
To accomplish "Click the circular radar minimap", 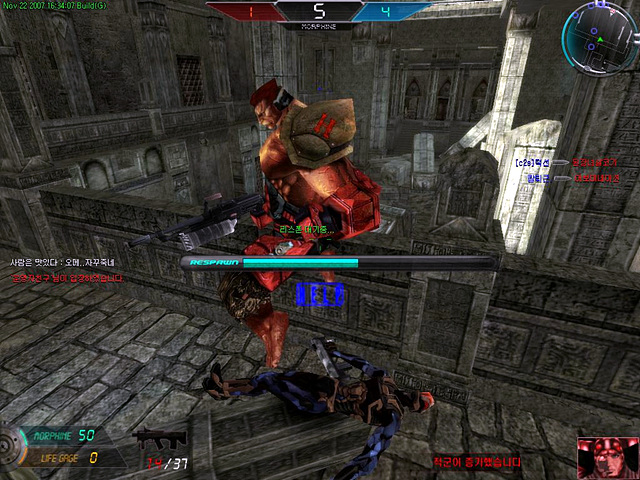I will point(596,34).
